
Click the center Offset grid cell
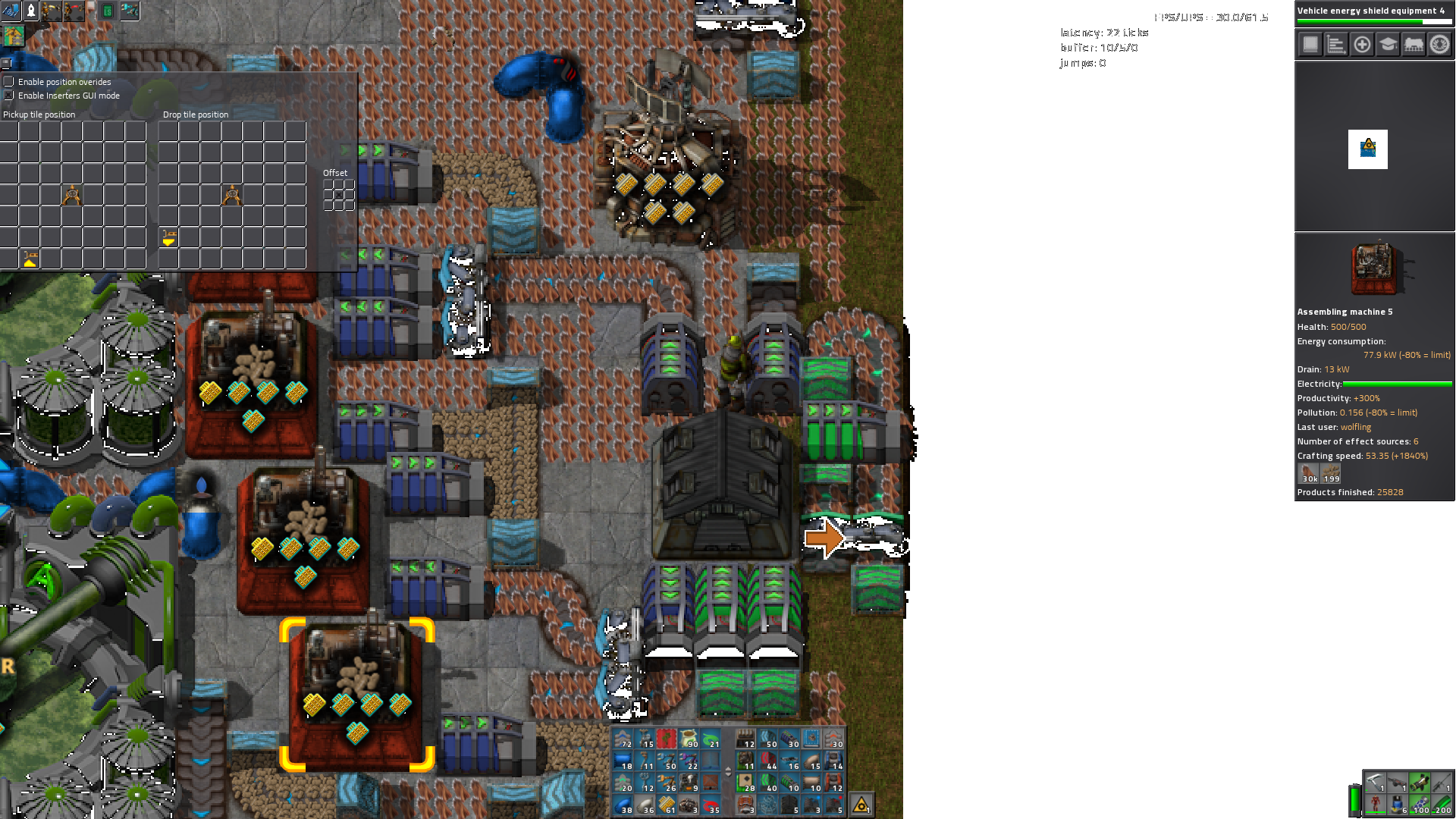click(339, 195)
